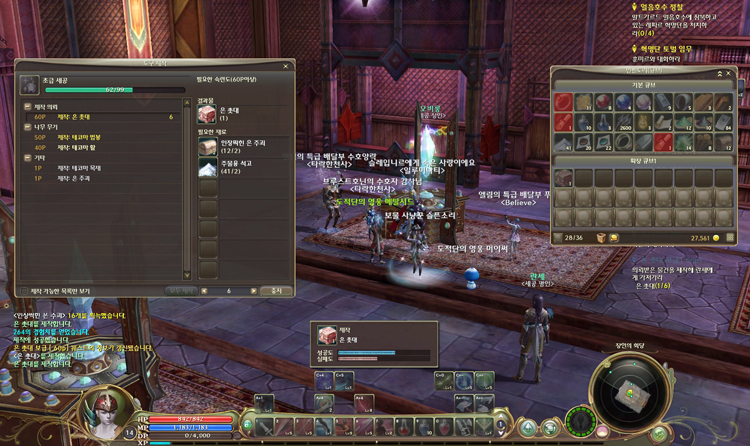Screen dimensions: 750x446
Task: Toggle the craftable-only list checkbox
Action: pos(25,291)
